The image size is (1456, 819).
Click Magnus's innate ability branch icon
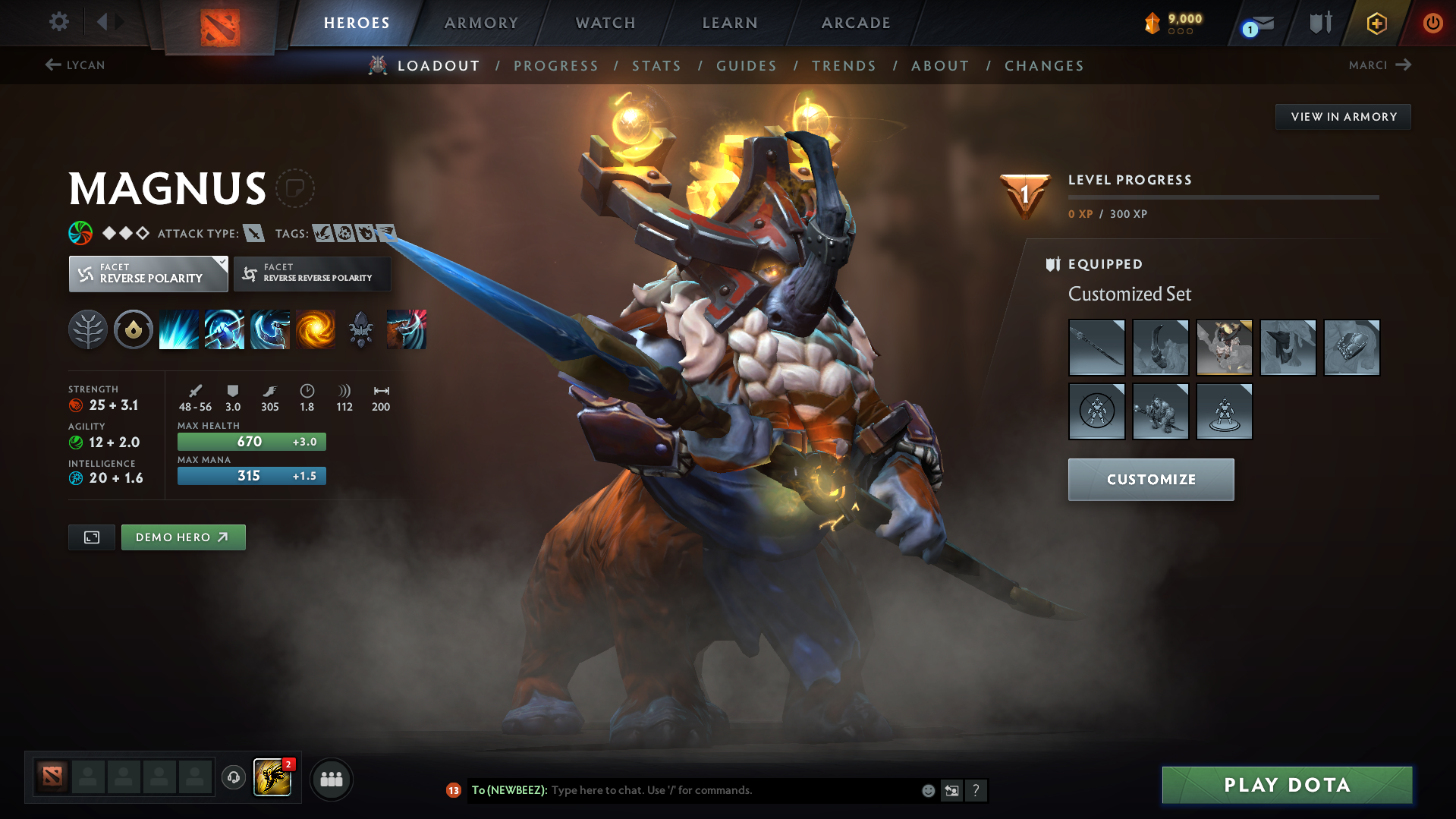[88, 329]
